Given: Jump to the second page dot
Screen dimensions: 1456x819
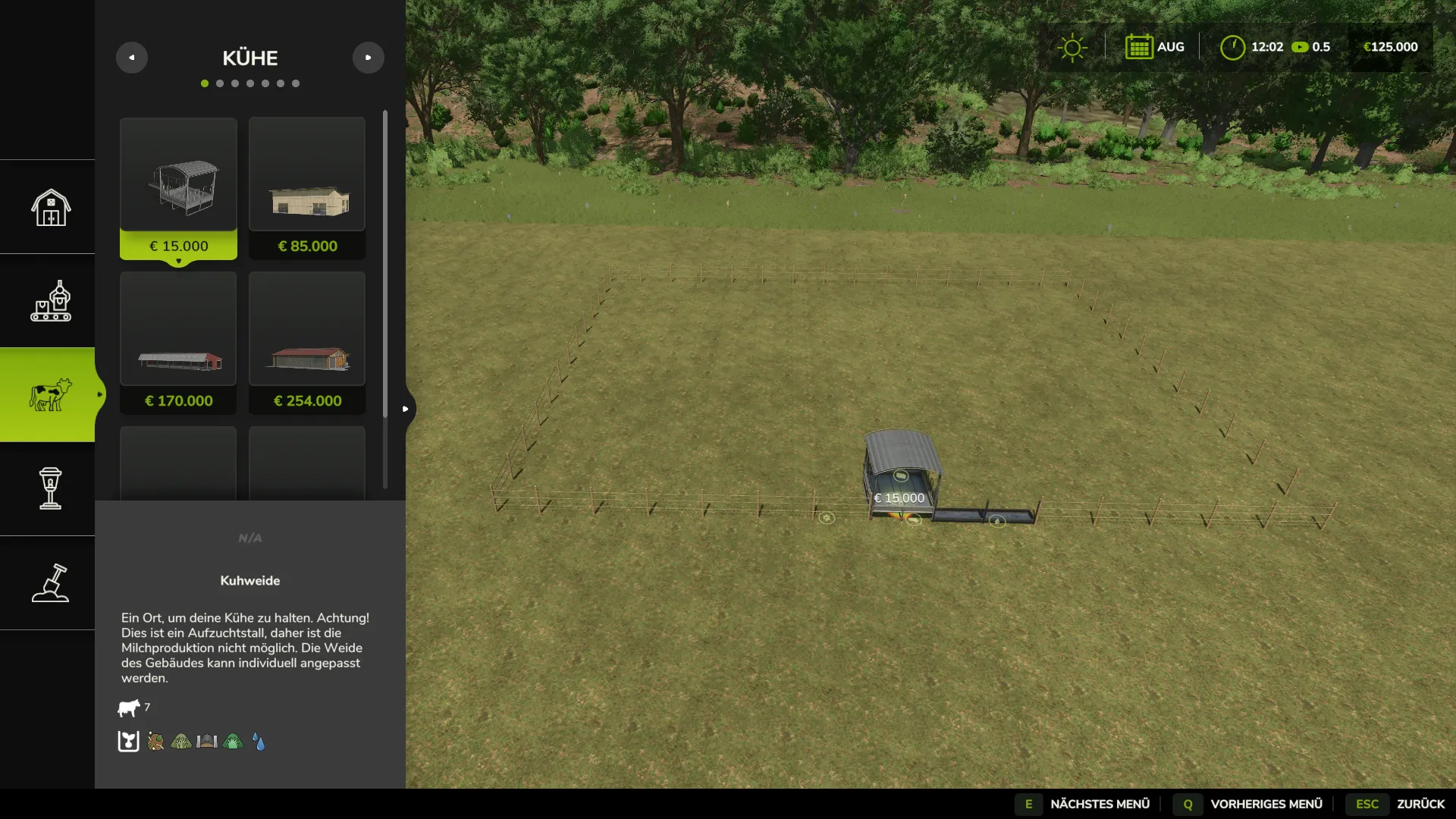Looking at the screenshot, I should point(220,83).
